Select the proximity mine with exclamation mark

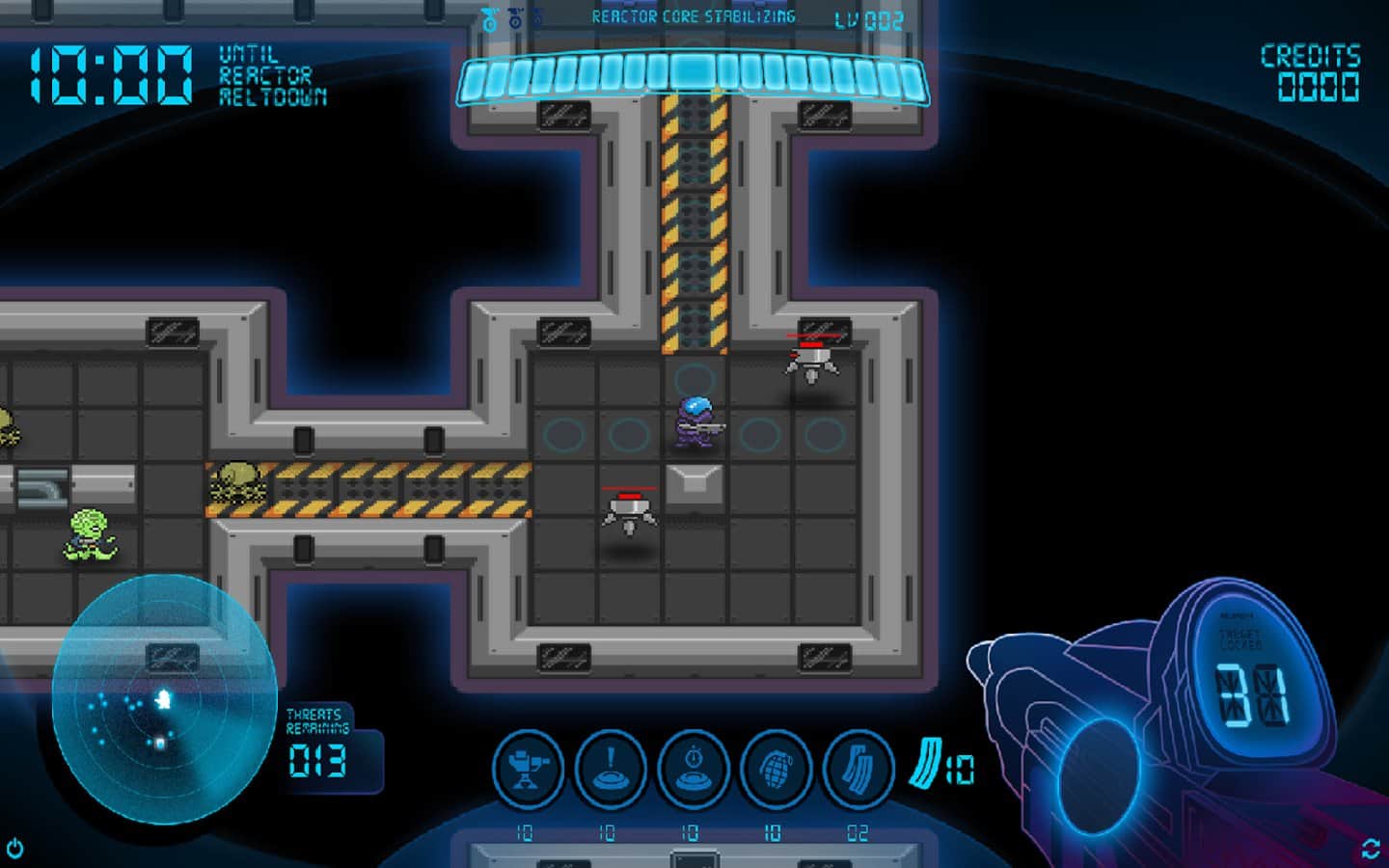coord(611,769)
